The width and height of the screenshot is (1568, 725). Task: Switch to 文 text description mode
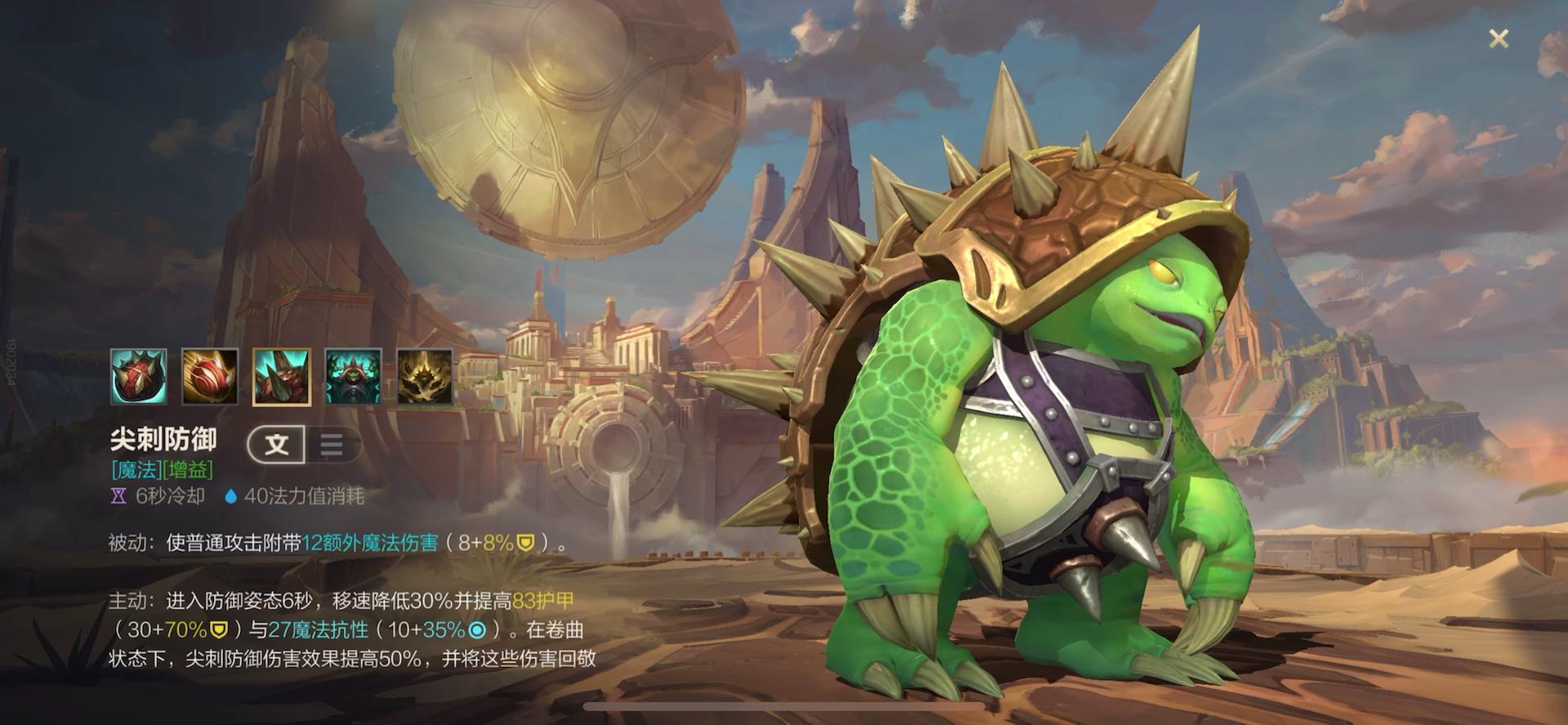[x=276, y=446]
